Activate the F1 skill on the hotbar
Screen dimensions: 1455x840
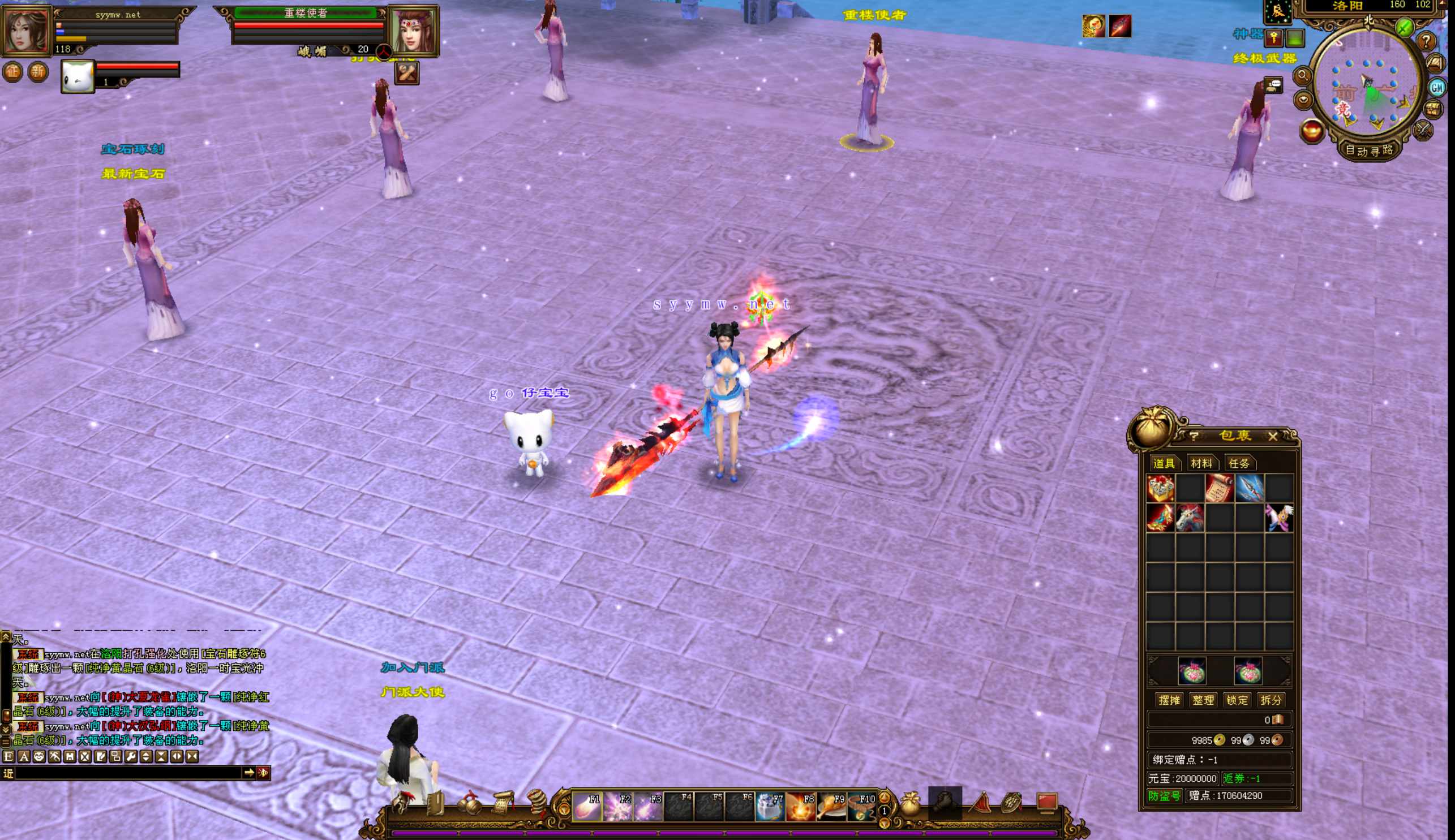pos(586,806)
